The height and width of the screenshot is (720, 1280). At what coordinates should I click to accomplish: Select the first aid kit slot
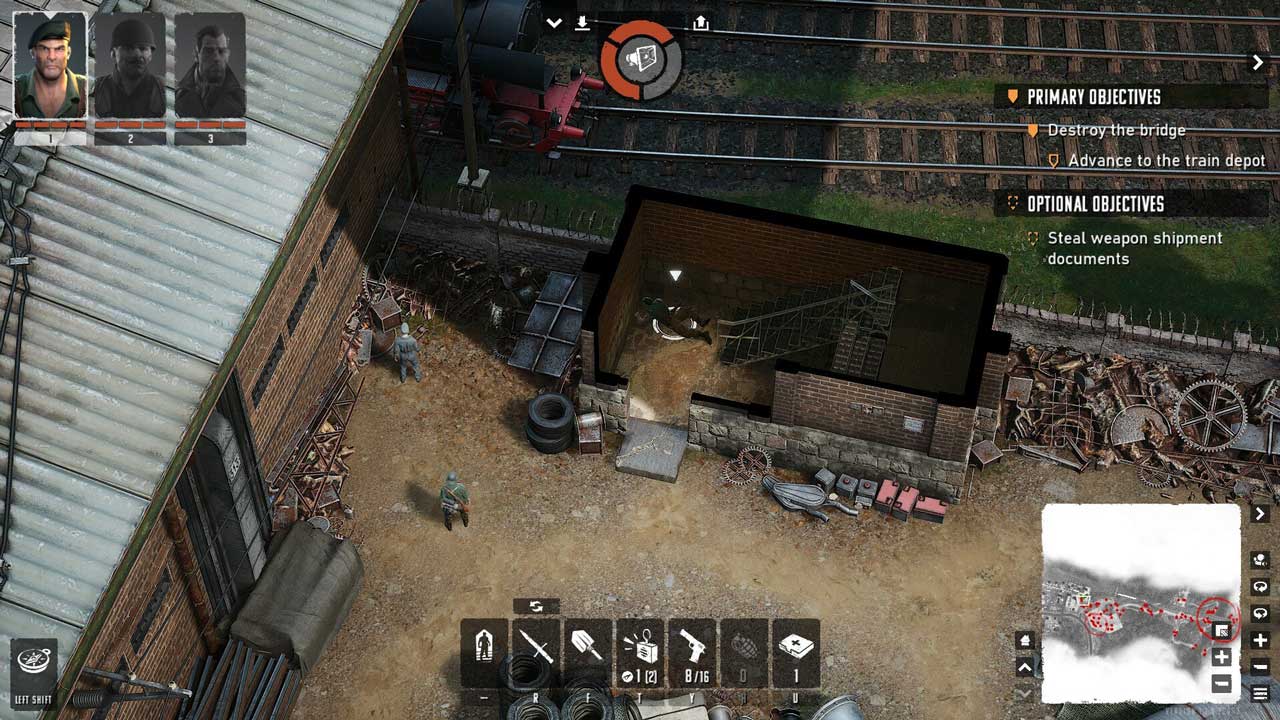click(796, 652)
